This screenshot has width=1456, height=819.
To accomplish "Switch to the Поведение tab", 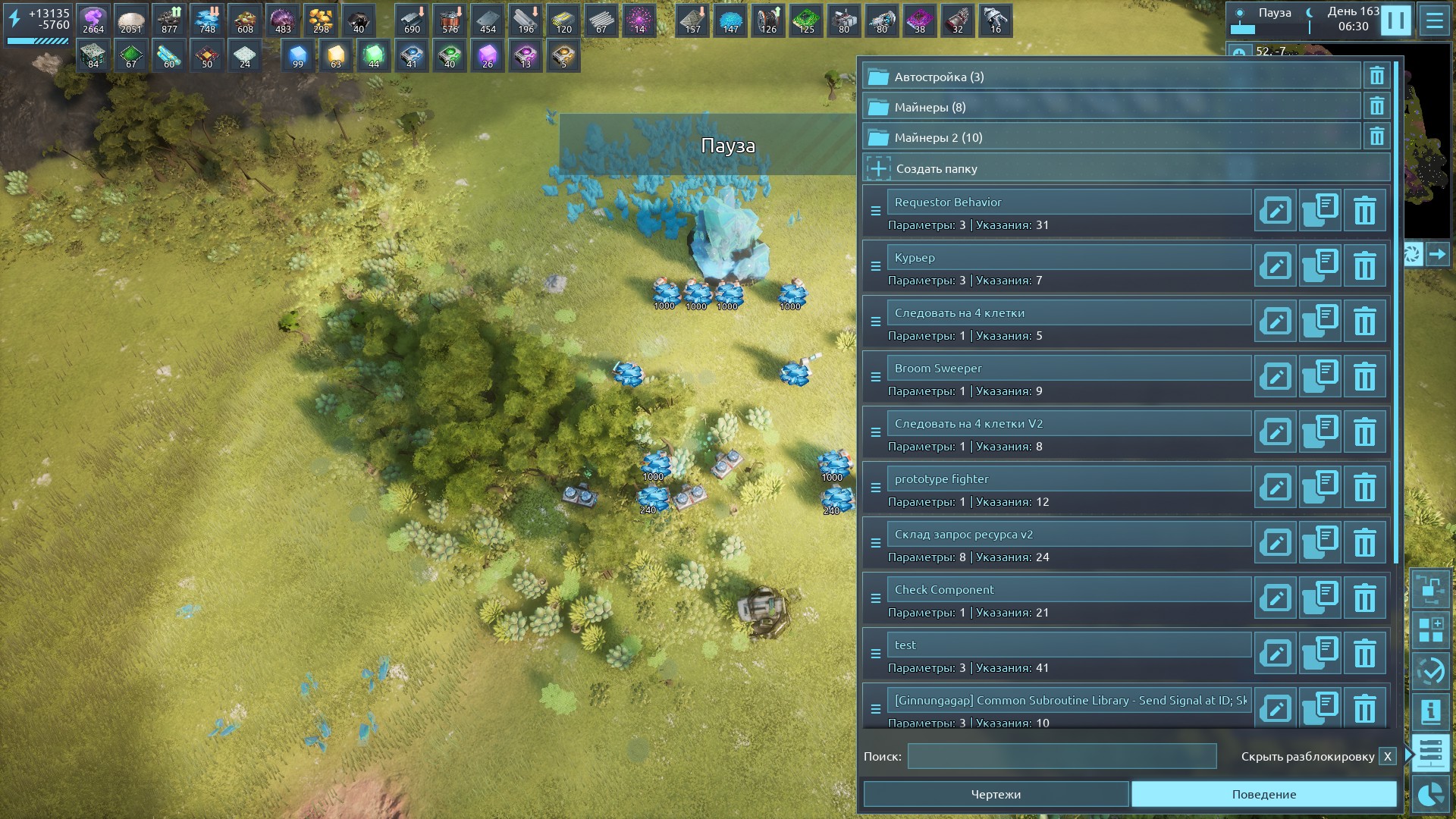I will pos(1263,794).
